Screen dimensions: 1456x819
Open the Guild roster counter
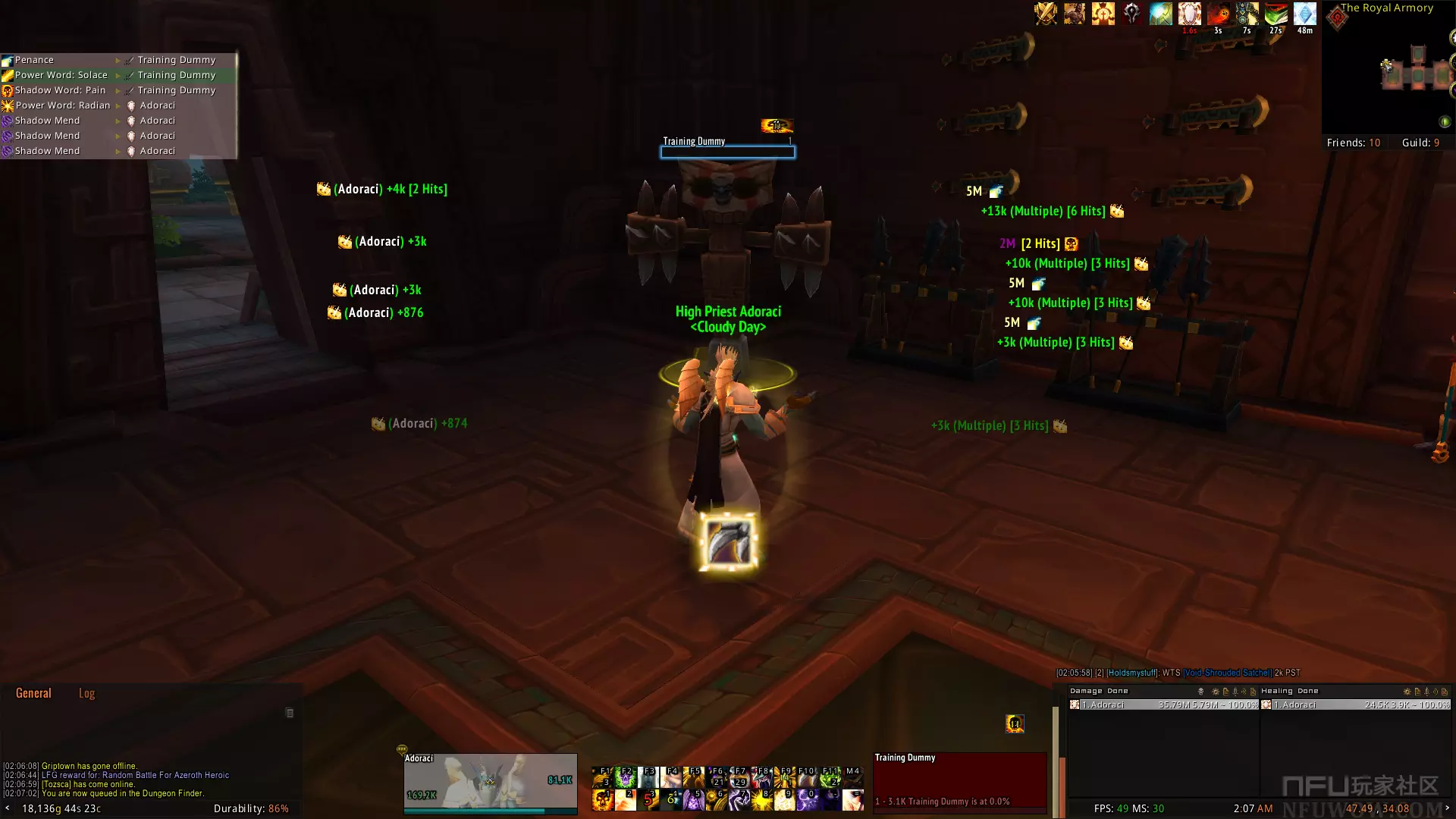click(x=1420, y=143)
